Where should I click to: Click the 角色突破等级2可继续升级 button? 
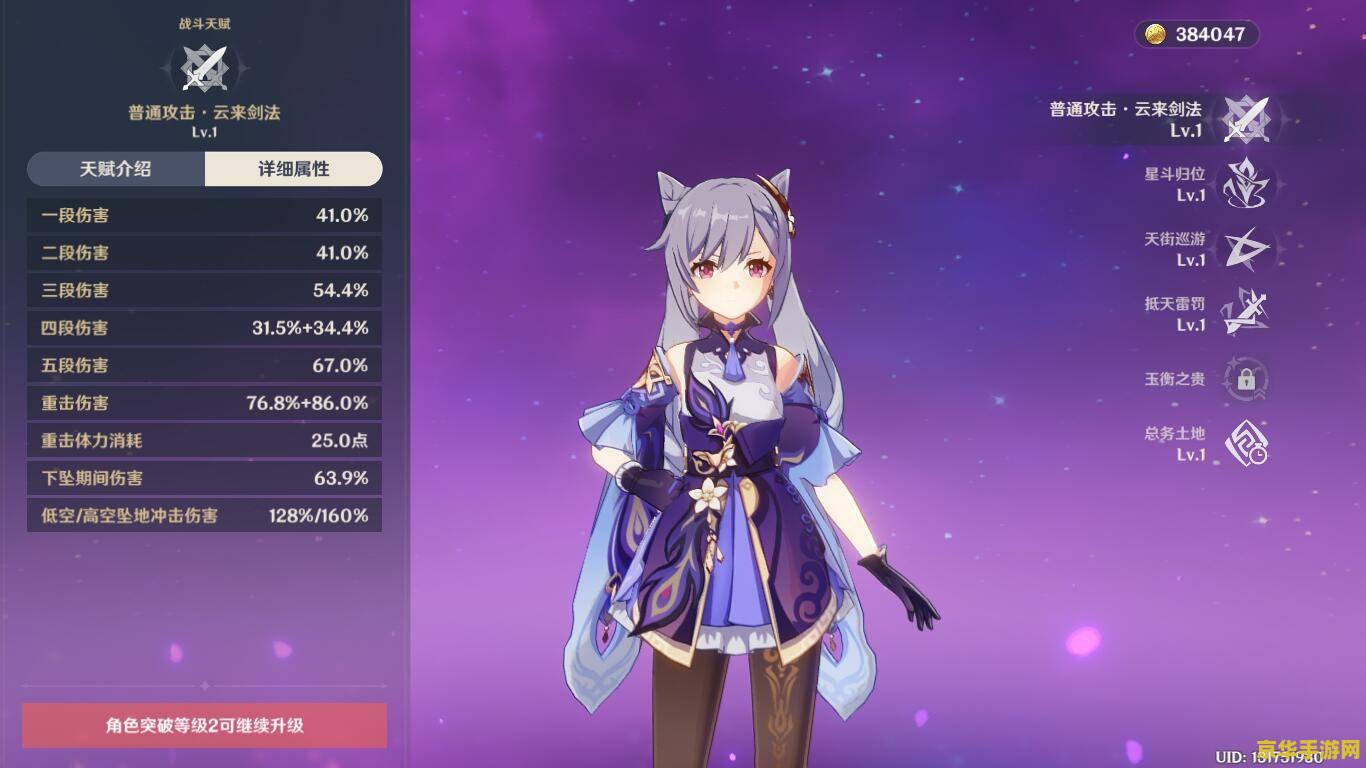coord(205,725)
